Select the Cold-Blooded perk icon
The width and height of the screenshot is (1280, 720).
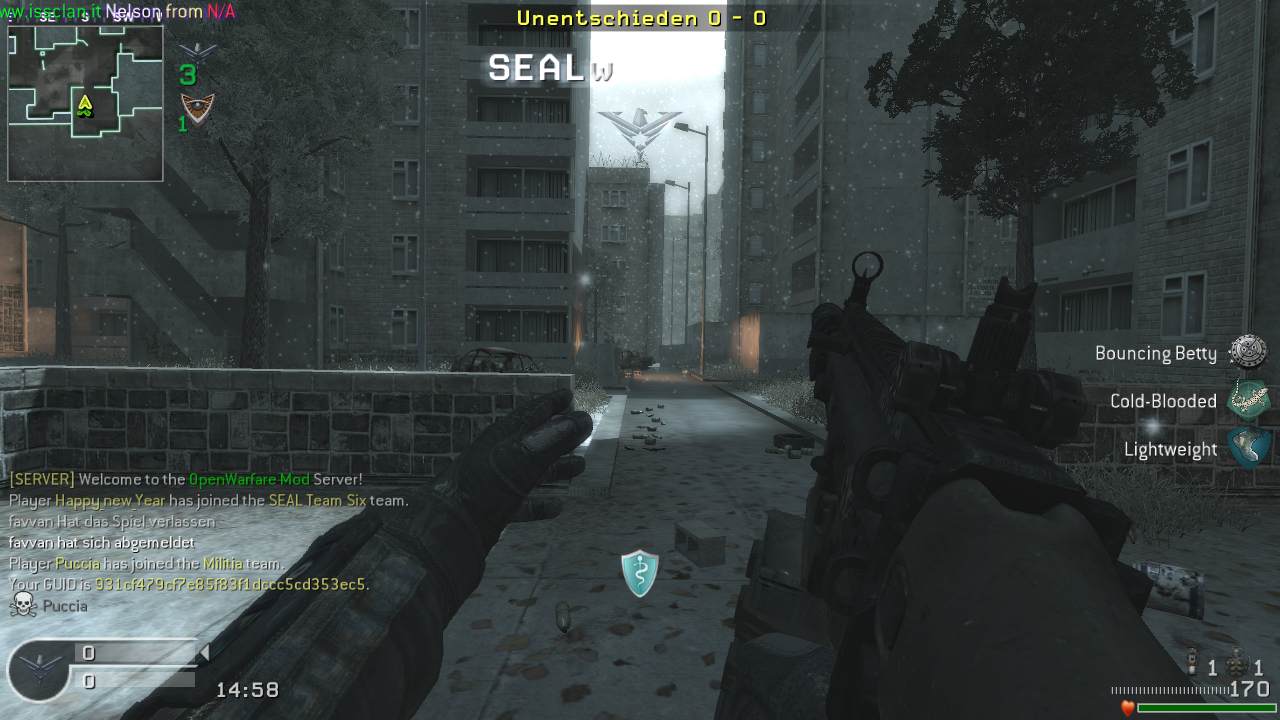pyautogui.click(x=1247, y=400)
